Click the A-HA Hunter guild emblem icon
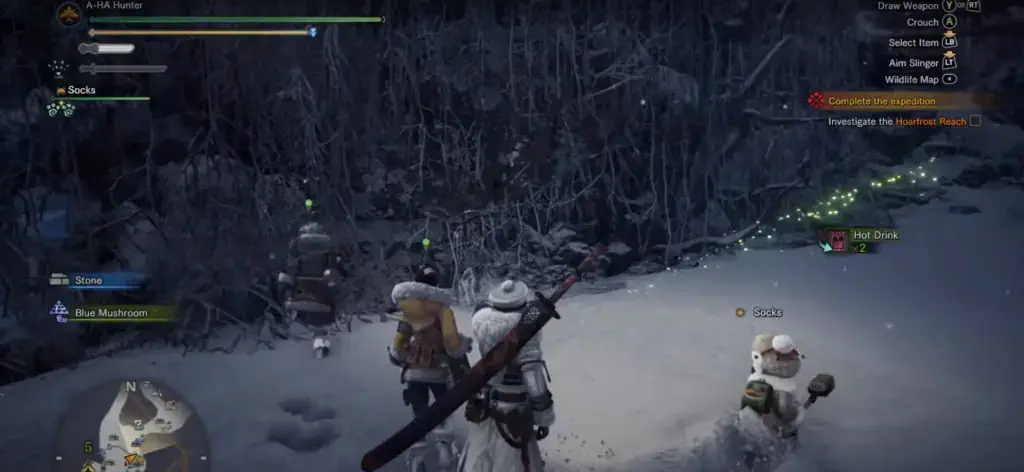Viewport: 1024px width, 472px height. 69,15
